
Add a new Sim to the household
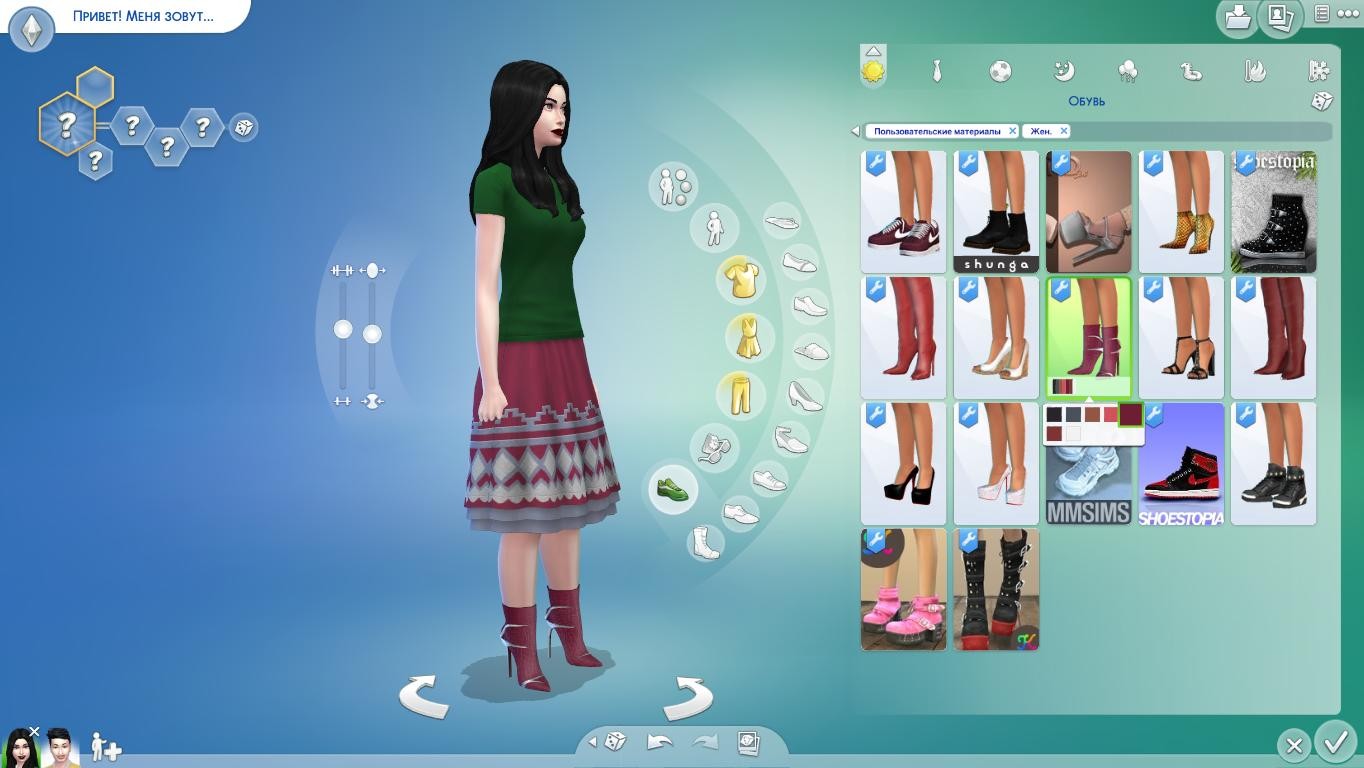(x=106, y=747)
